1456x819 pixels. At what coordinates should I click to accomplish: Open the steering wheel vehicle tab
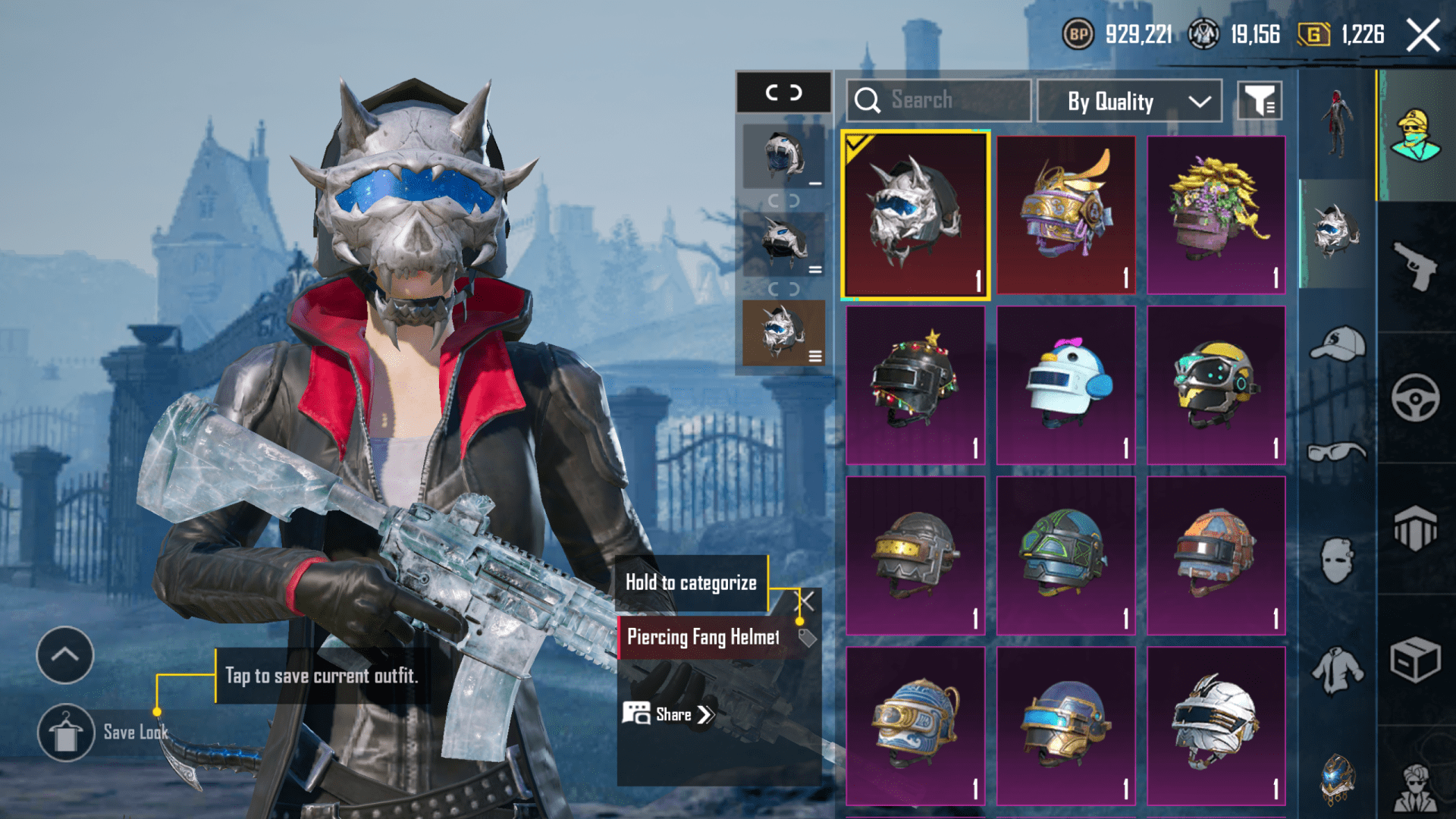1415,397
